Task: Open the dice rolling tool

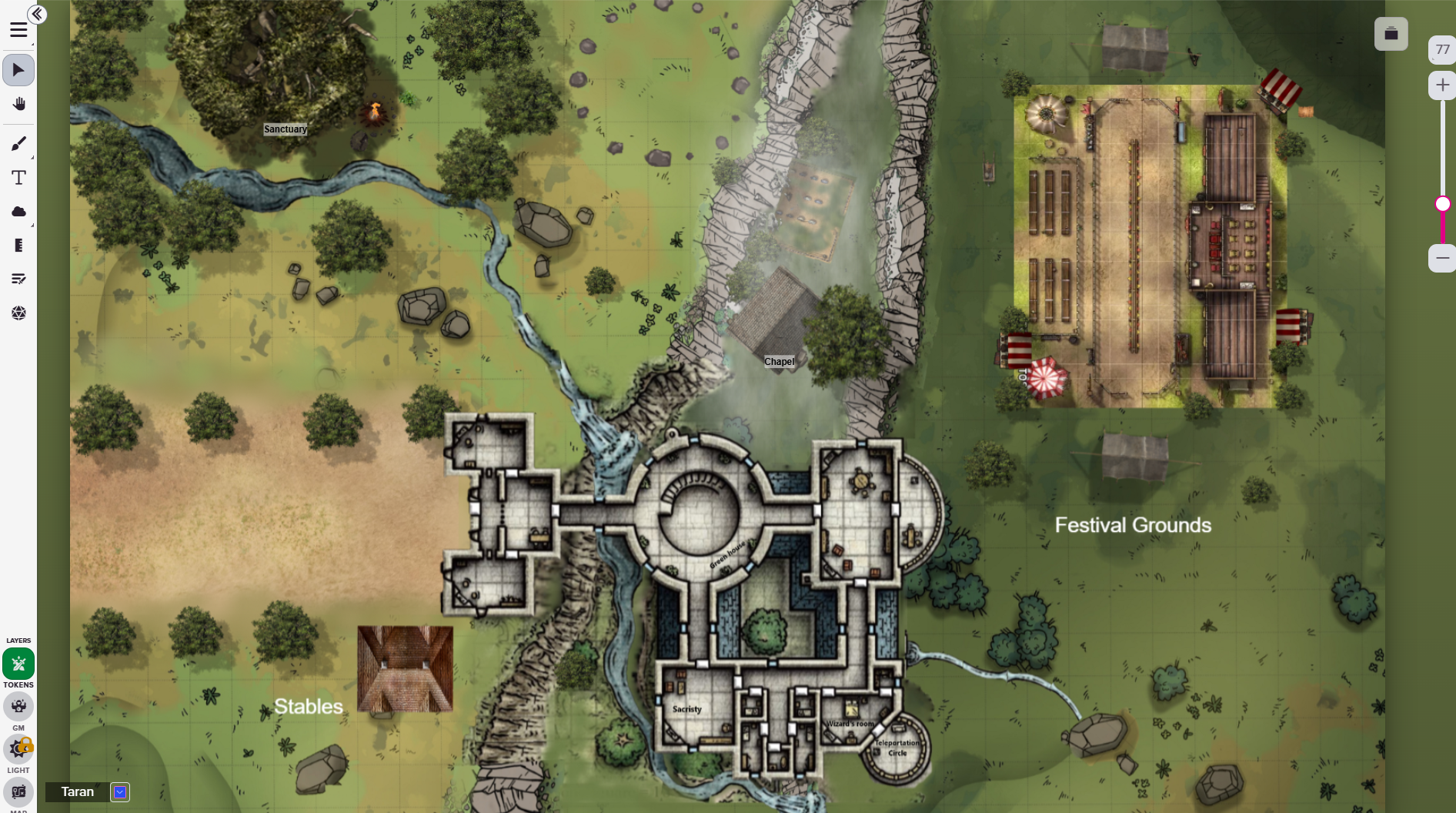Action: [x=18, y=313]
